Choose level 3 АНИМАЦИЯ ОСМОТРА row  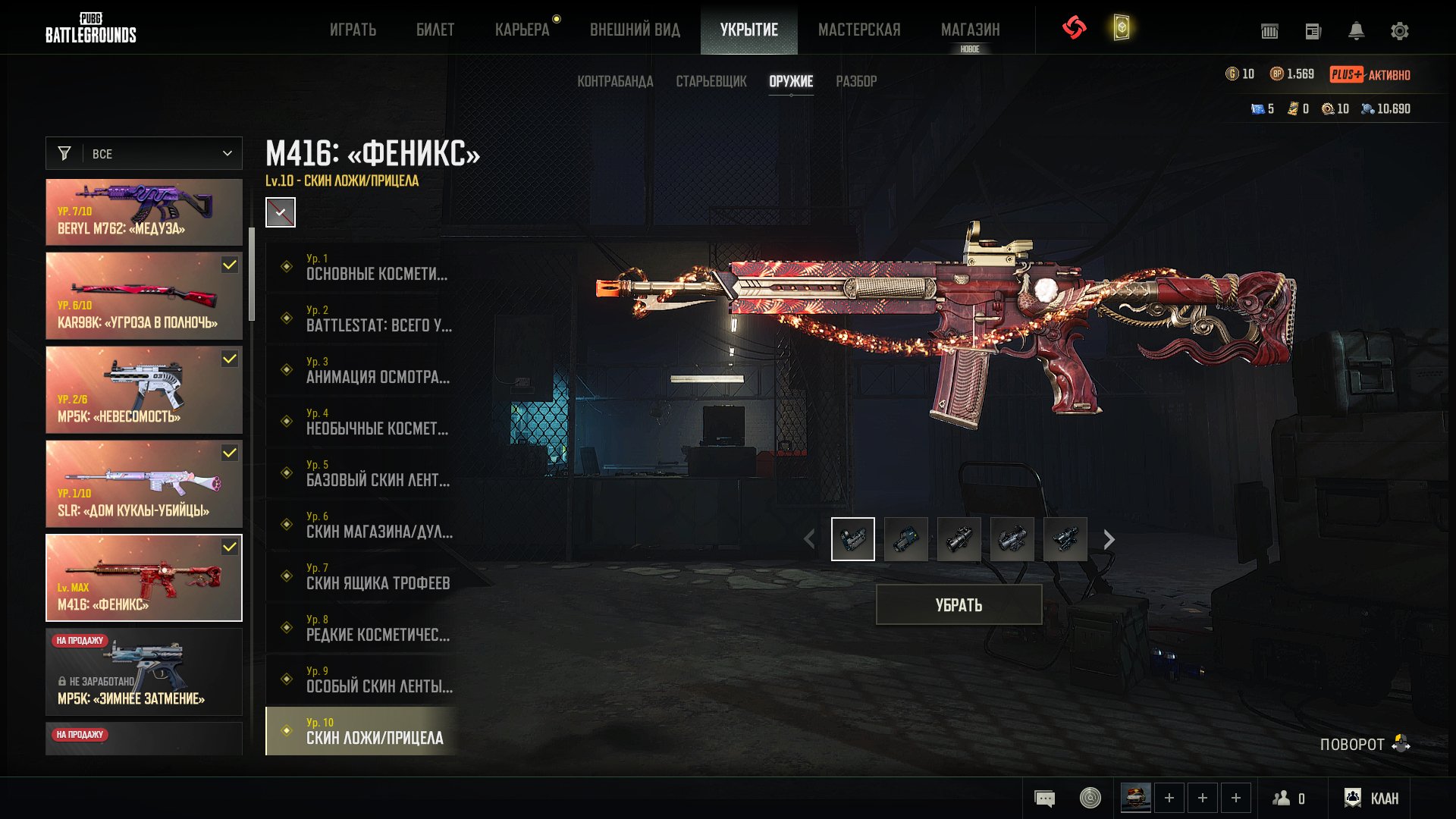click(362, 370)
